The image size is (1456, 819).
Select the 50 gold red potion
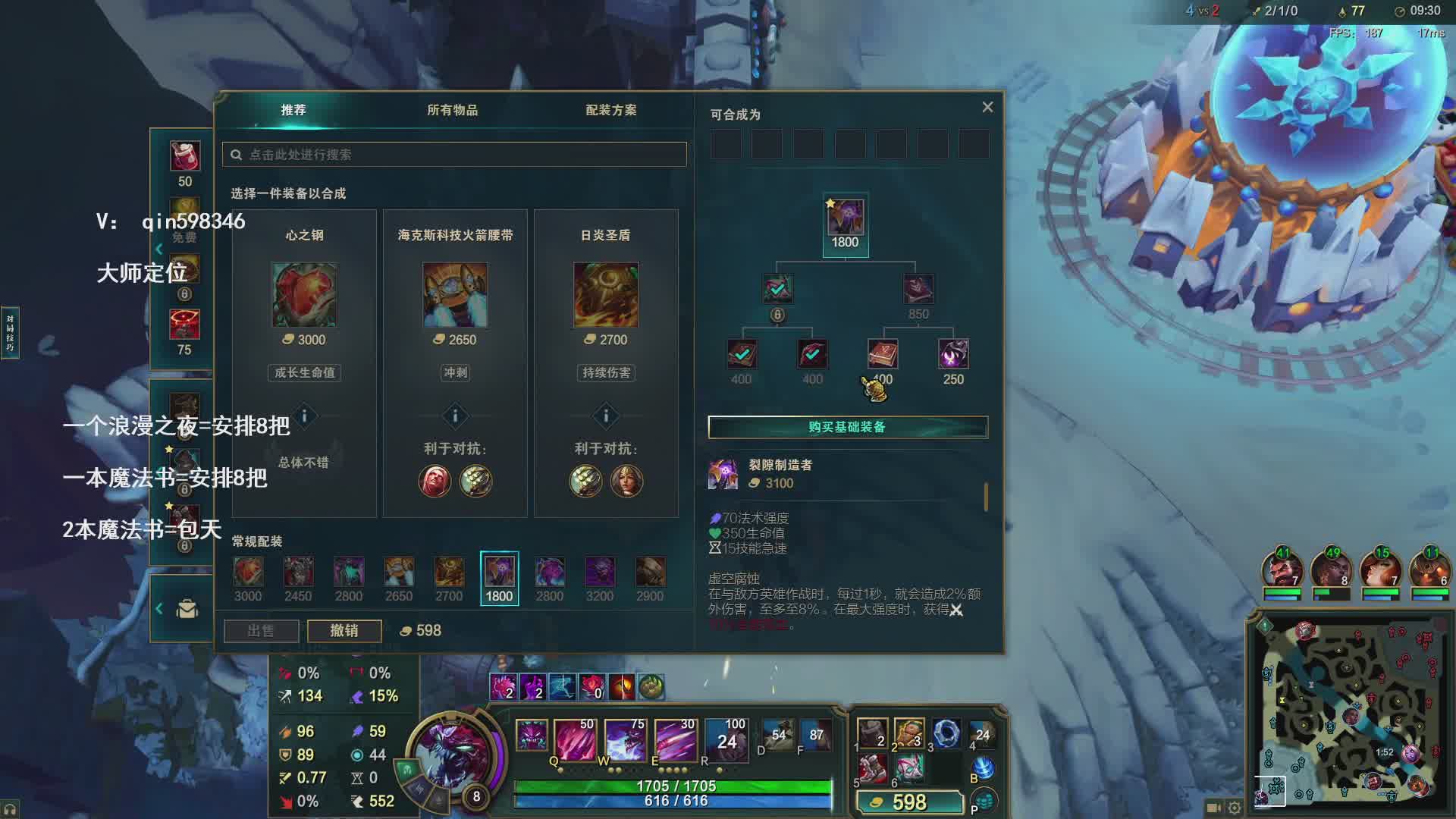tap(184, 157)
